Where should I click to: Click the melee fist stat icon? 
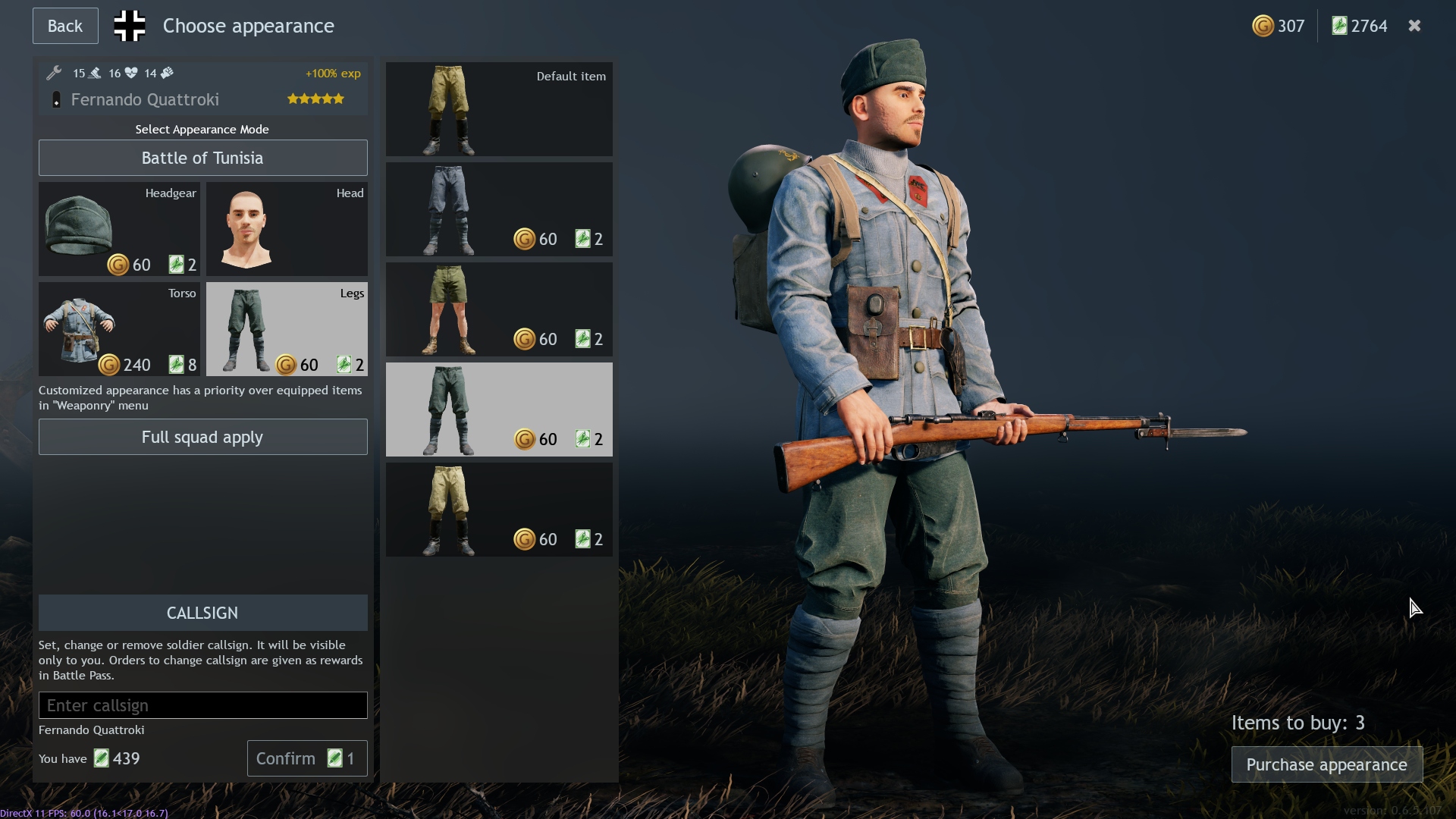pyautogui.click(x=167, y=73)
